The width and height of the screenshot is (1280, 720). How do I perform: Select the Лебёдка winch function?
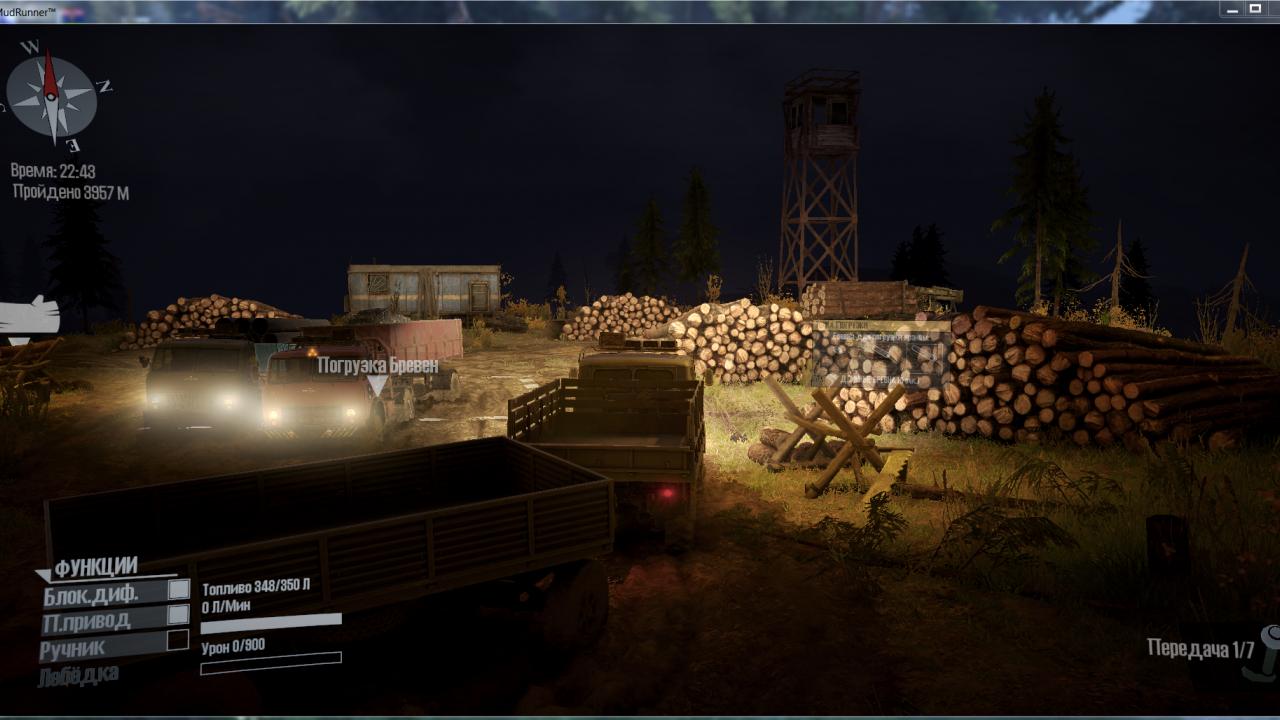click(79, 675)
